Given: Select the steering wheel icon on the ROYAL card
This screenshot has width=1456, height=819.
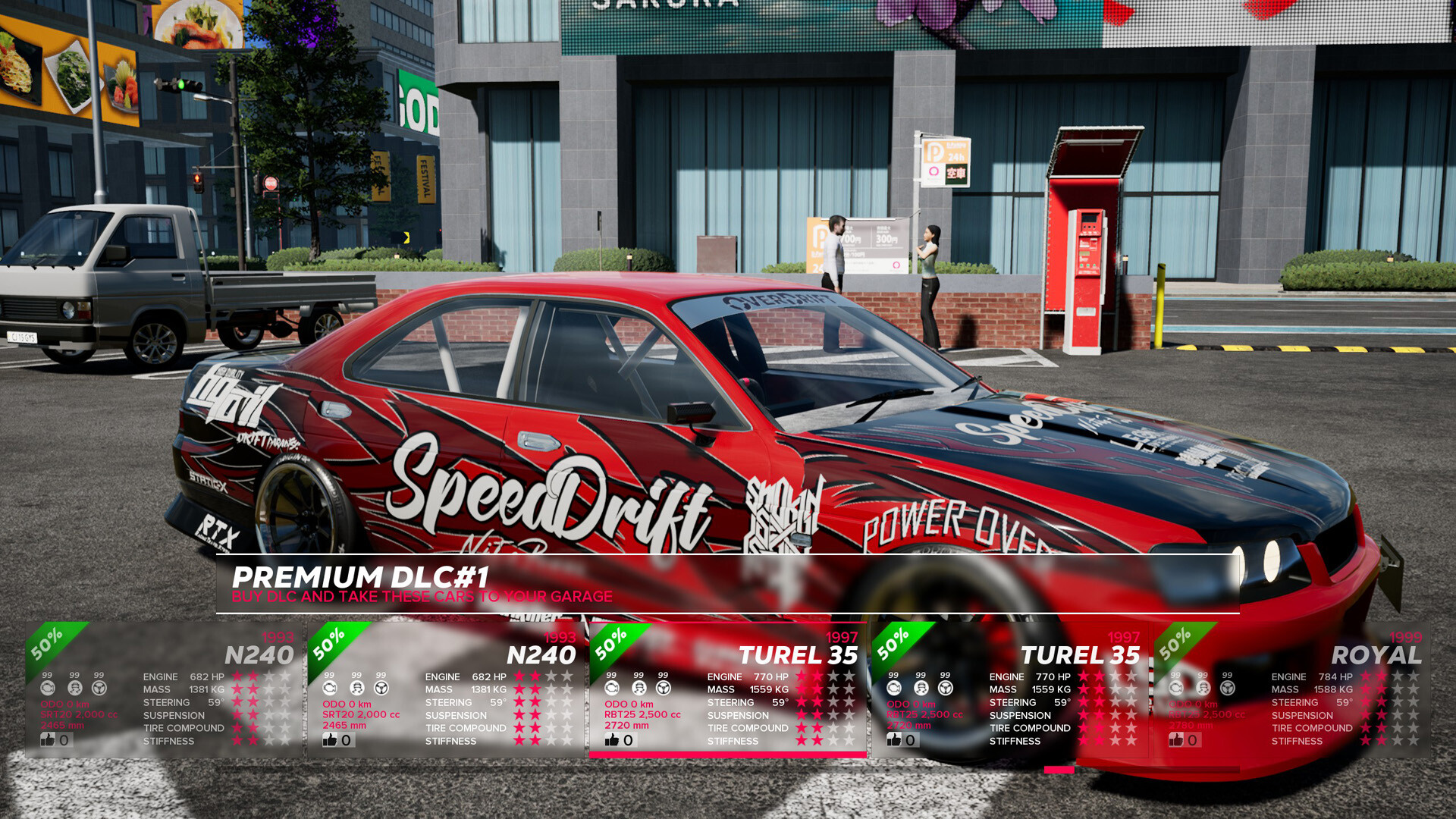Looking at the screenshot, I should 1226,689.
